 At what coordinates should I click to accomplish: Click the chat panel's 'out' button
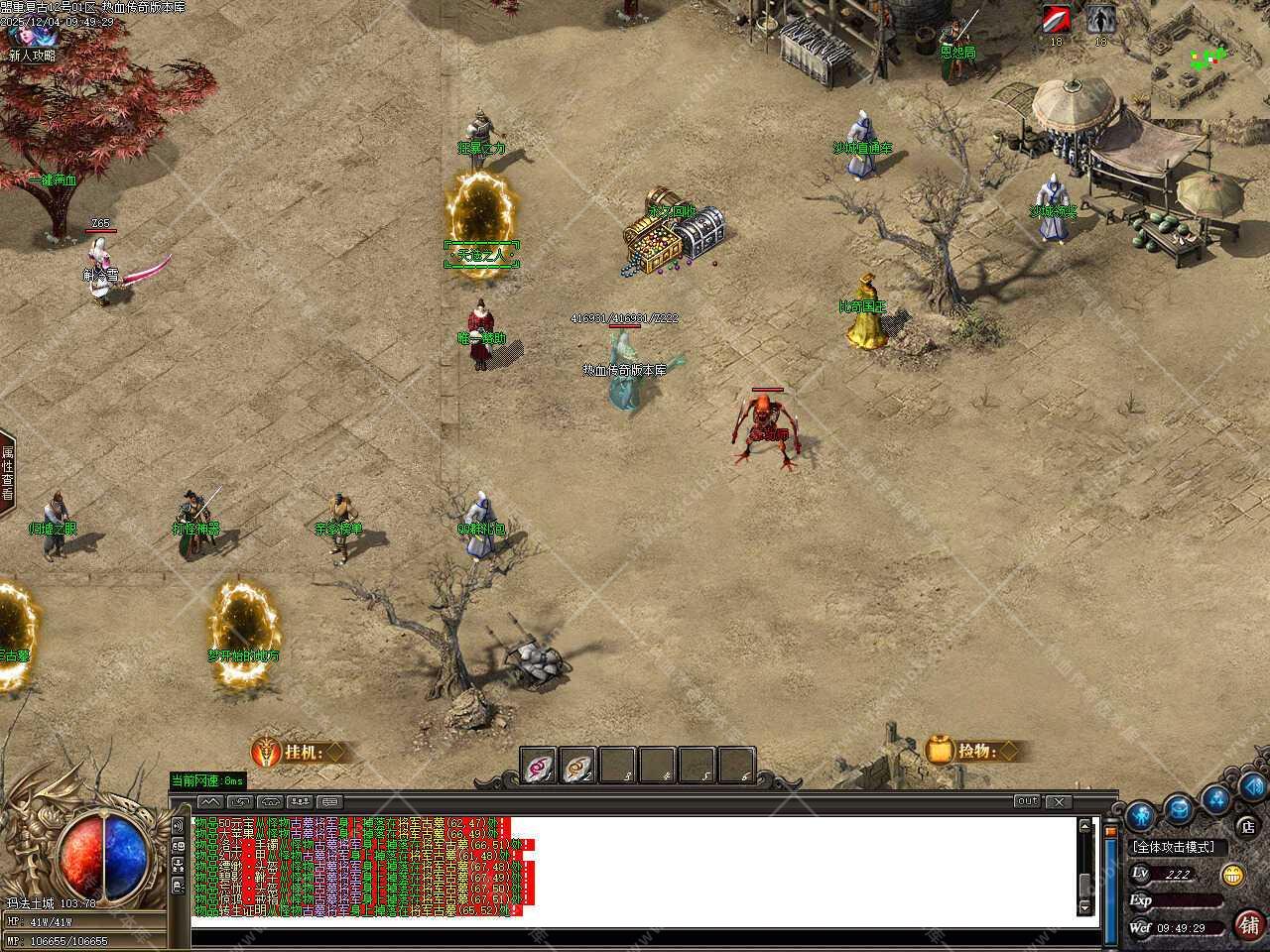1027,801
